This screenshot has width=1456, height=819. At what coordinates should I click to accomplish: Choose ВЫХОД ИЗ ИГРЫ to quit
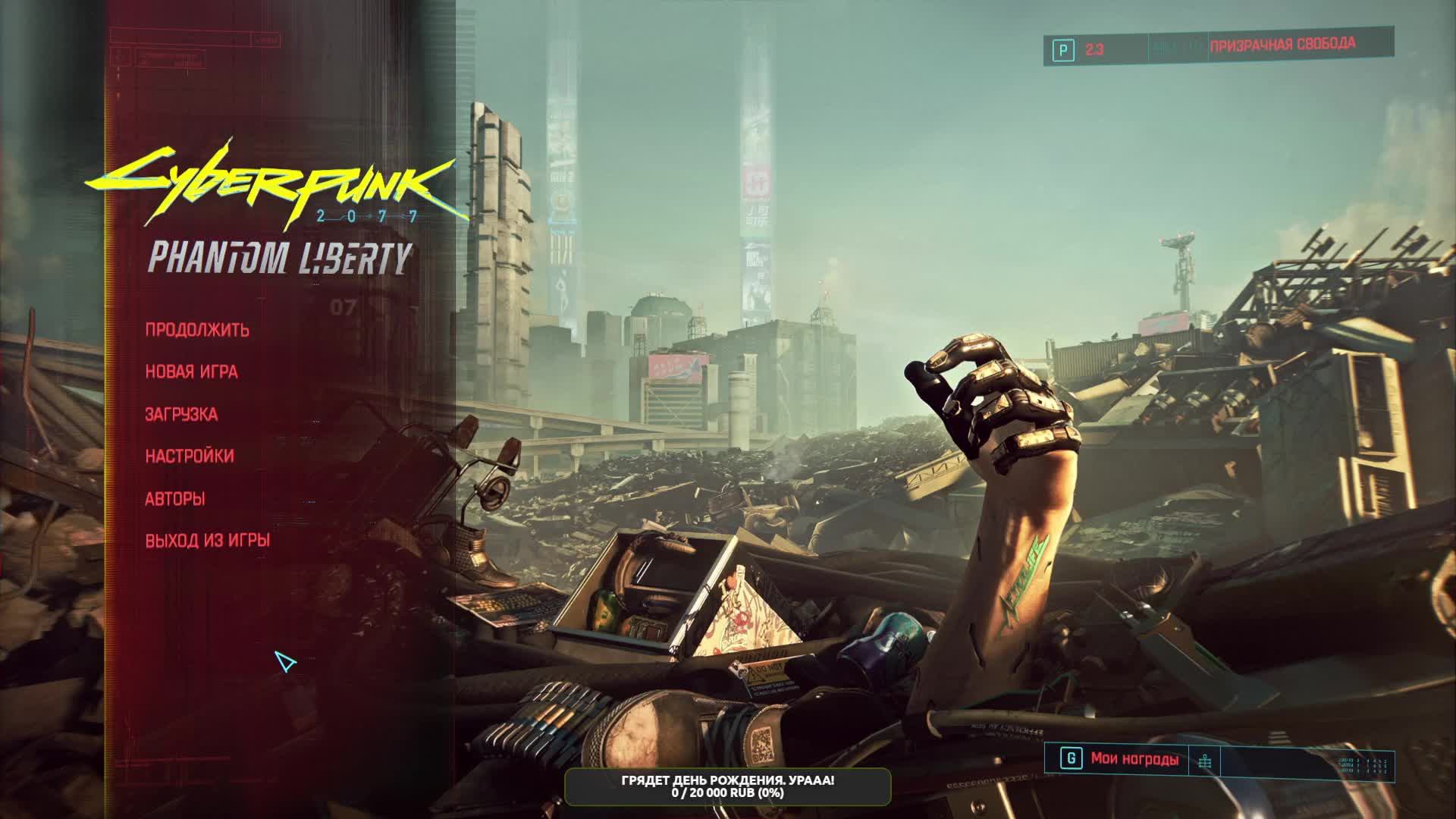pyautogui.click(x=208, y=541)
